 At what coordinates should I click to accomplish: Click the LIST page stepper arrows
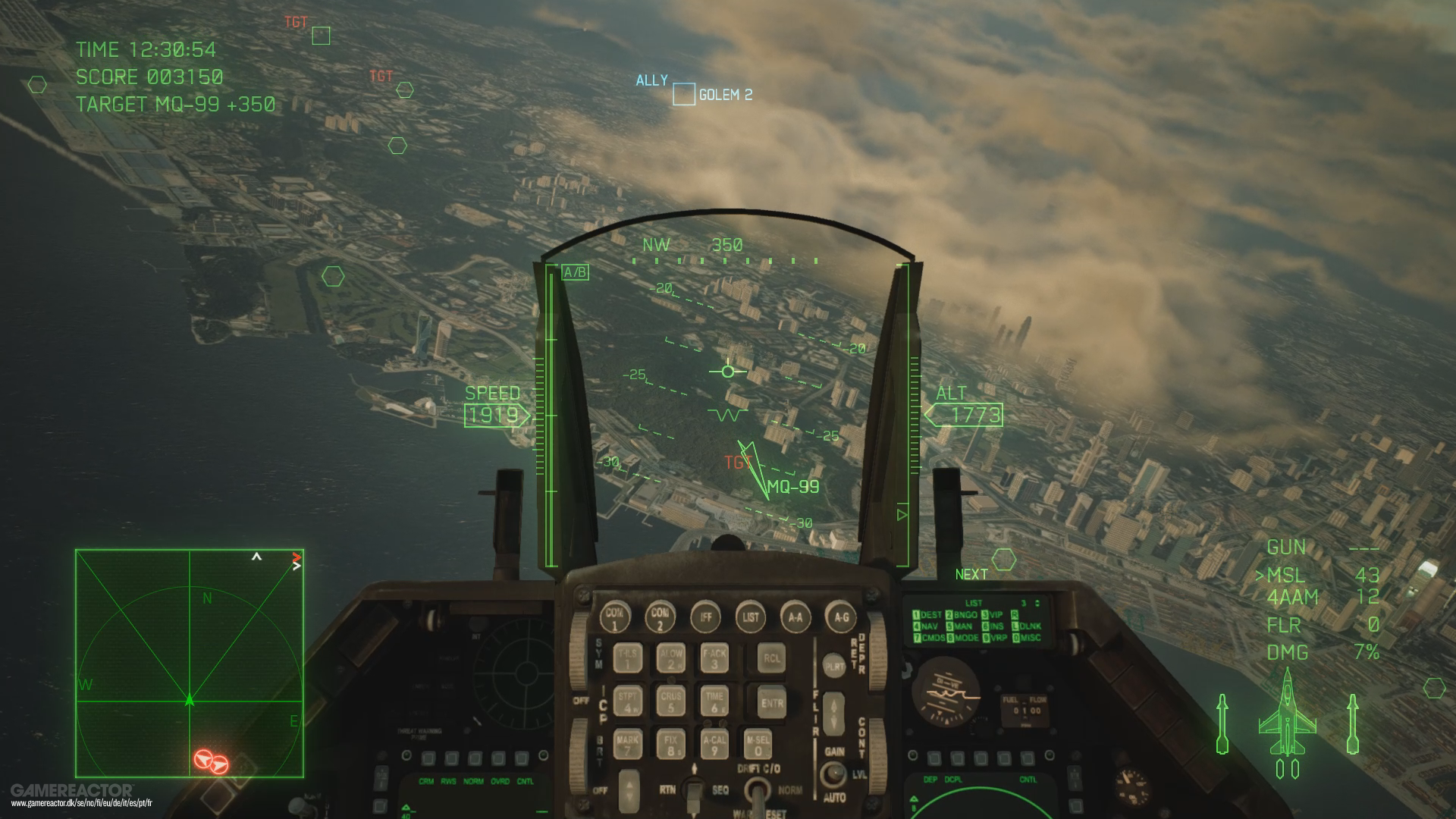pos(1039,603)
